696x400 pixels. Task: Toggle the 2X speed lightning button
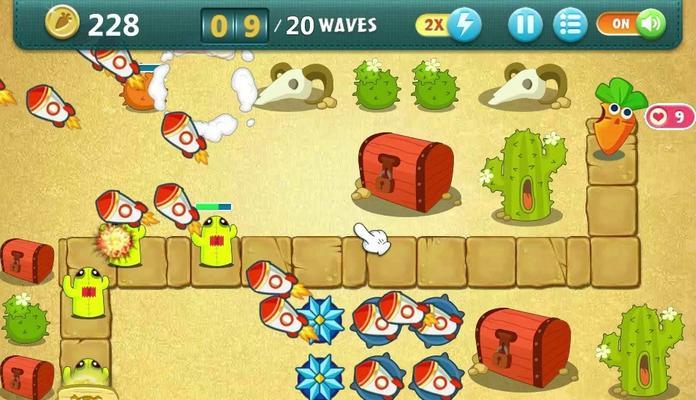pos(450,24)
